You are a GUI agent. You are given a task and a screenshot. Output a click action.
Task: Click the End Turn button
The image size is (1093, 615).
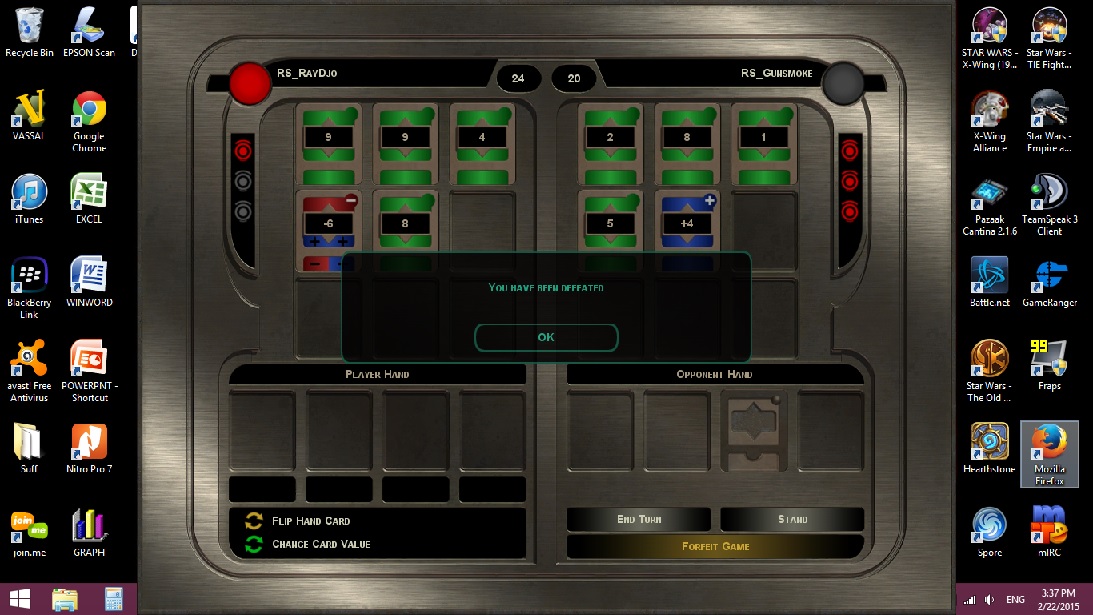point(639,519)
